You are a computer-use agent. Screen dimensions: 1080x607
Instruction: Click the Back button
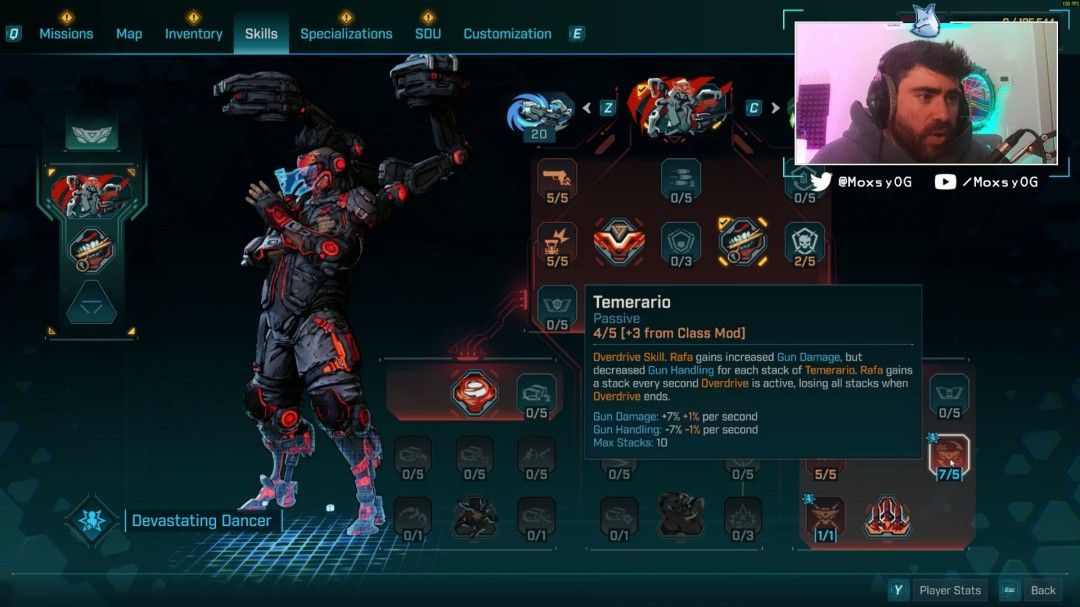(x=1043, y=590)
